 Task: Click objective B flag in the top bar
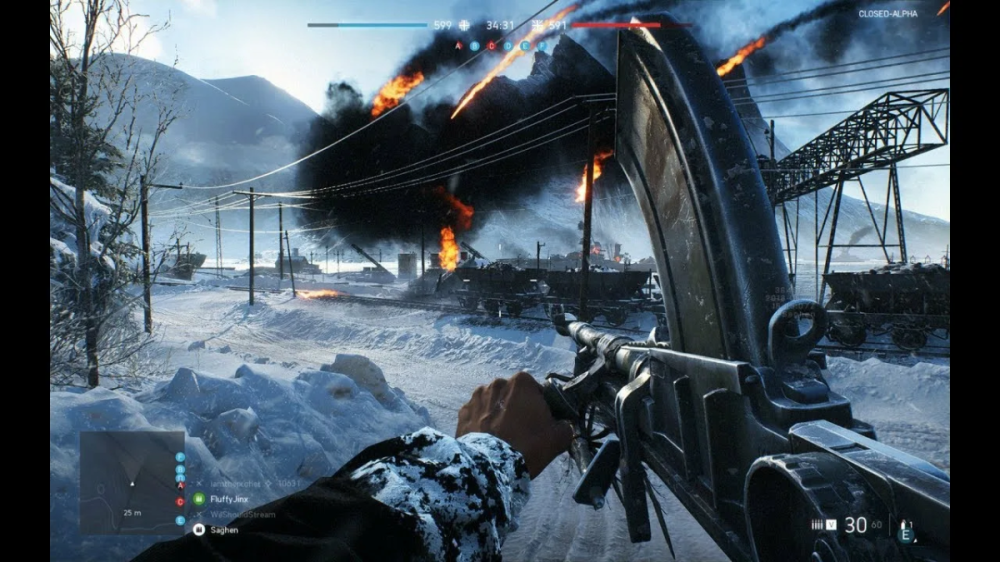[477, 45]
